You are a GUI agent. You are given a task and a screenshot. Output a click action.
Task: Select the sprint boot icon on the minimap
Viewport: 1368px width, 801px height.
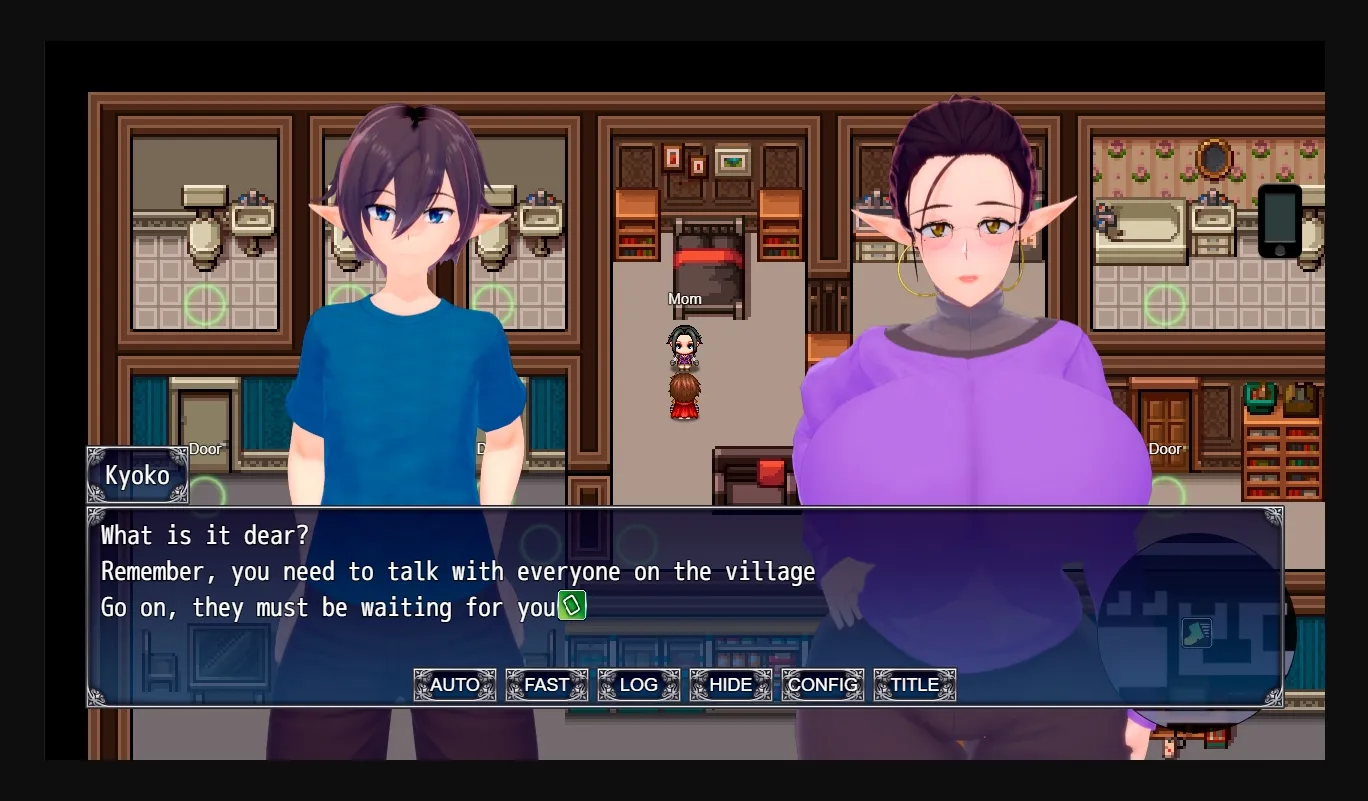[x=1196, y=633]
